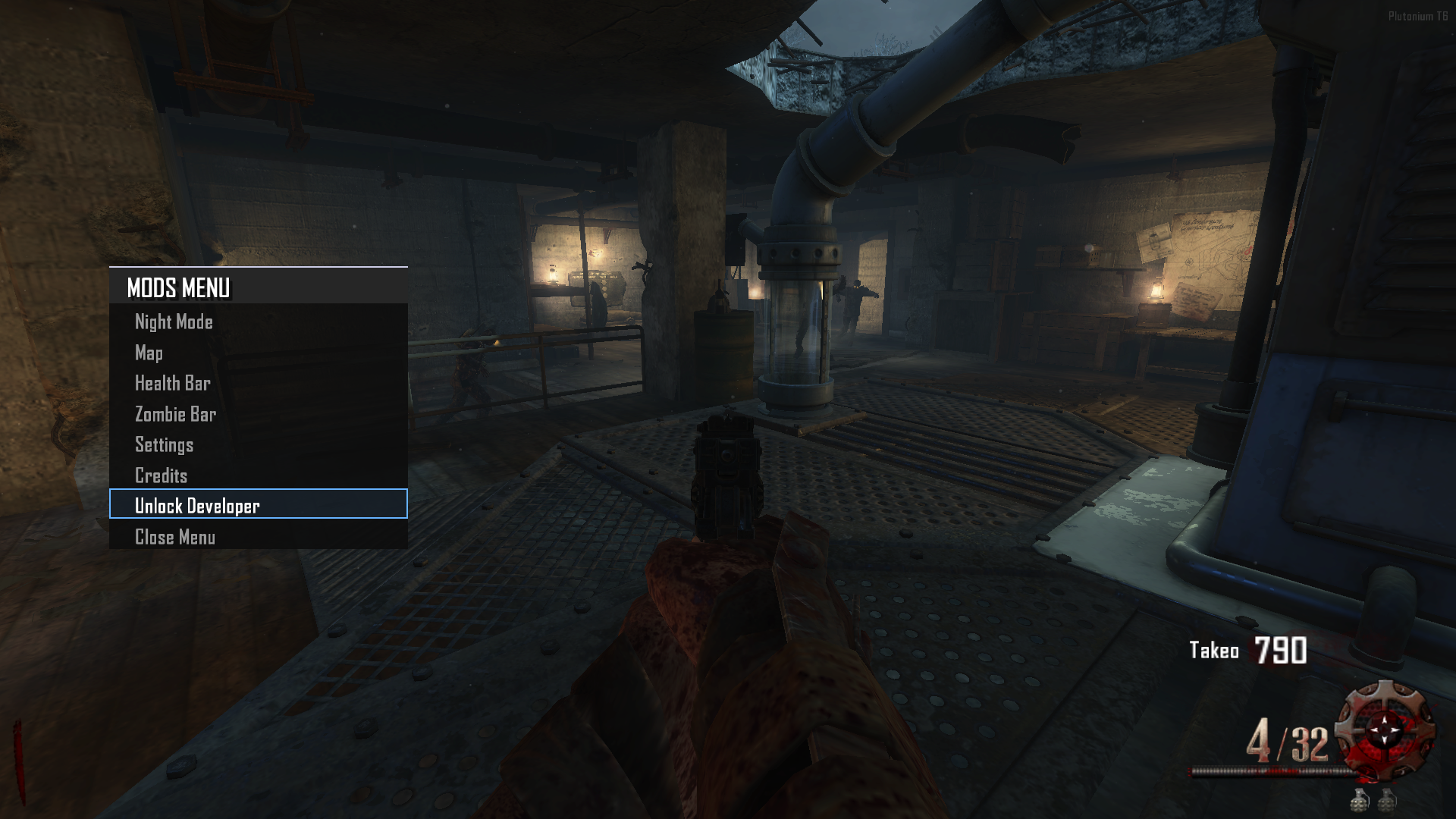The image size is (1456, 819).
Task: Close the mods menu via Close Menu
Action: tap(175, 537)
